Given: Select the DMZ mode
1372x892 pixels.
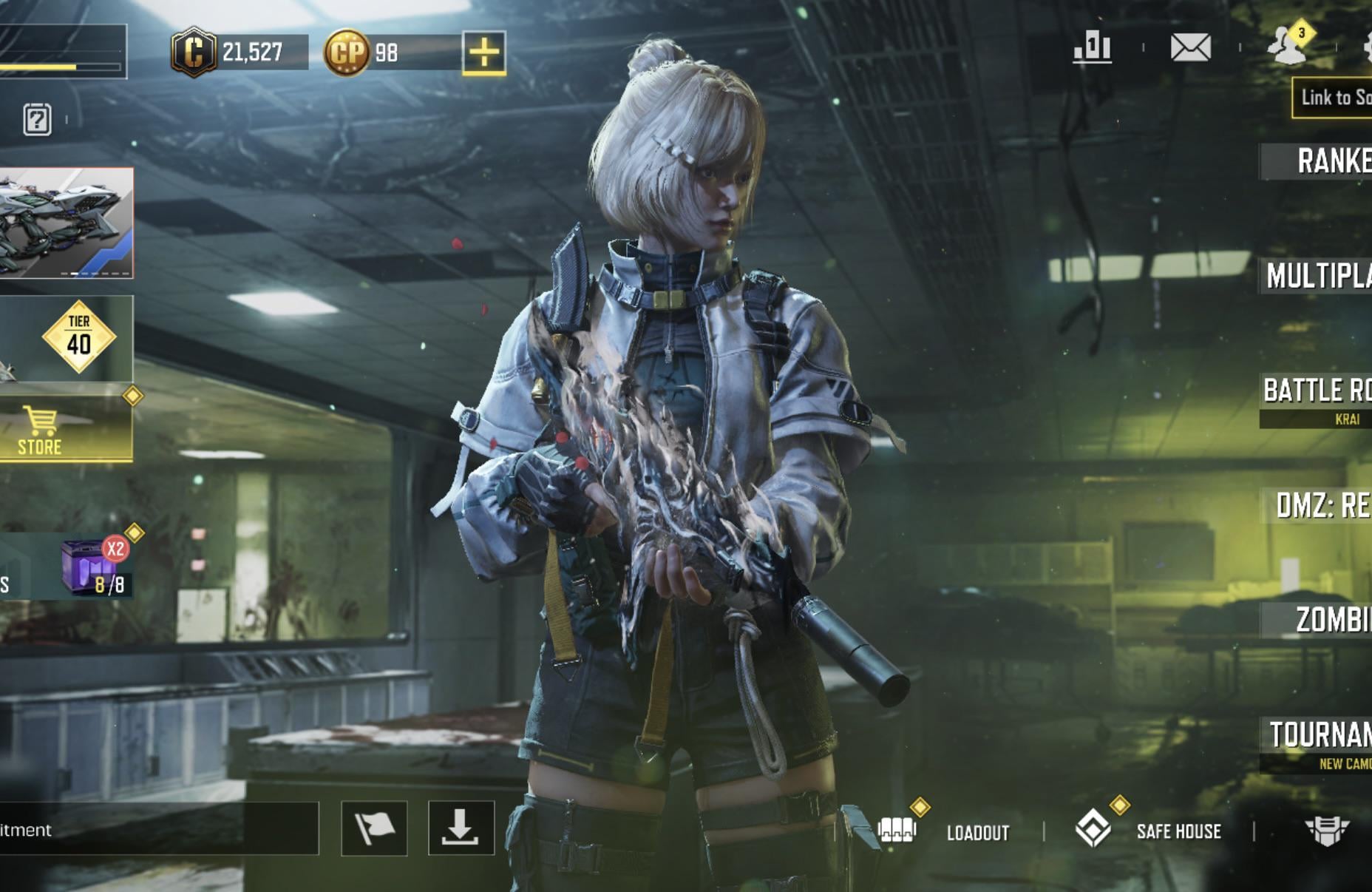Looking at the screenshot, I should (1322, 506).
